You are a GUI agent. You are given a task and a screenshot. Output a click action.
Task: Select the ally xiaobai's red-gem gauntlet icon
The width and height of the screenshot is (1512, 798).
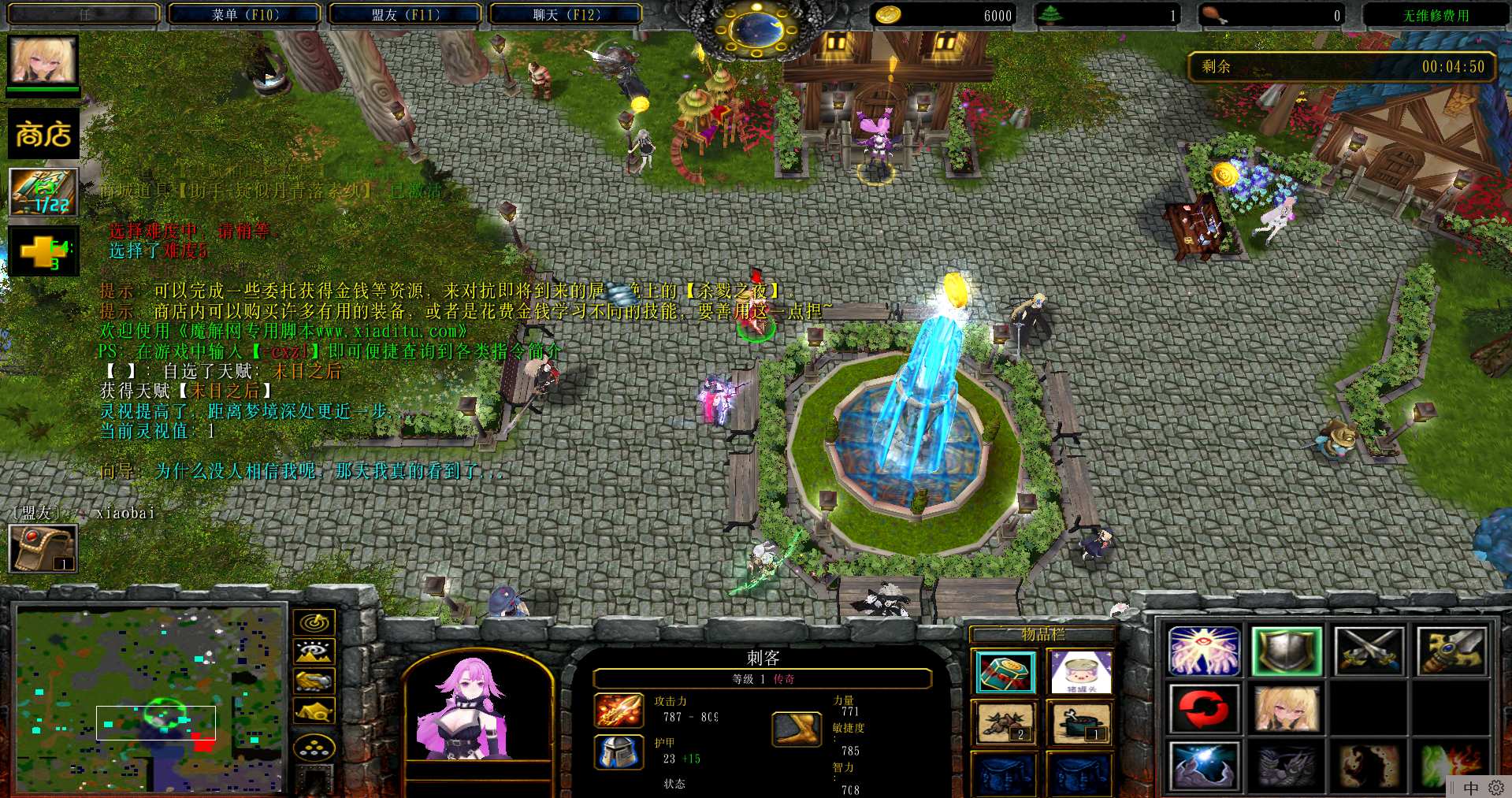point(43,547)
